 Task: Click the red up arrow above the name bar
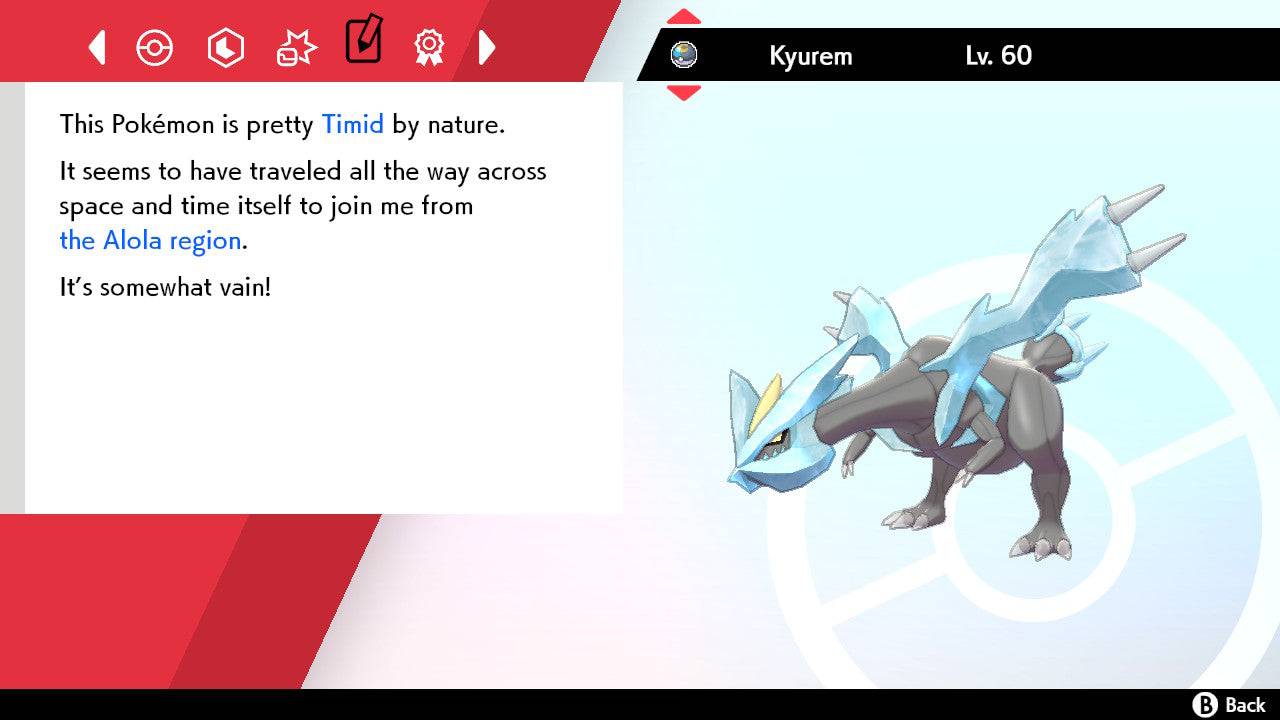684,14
